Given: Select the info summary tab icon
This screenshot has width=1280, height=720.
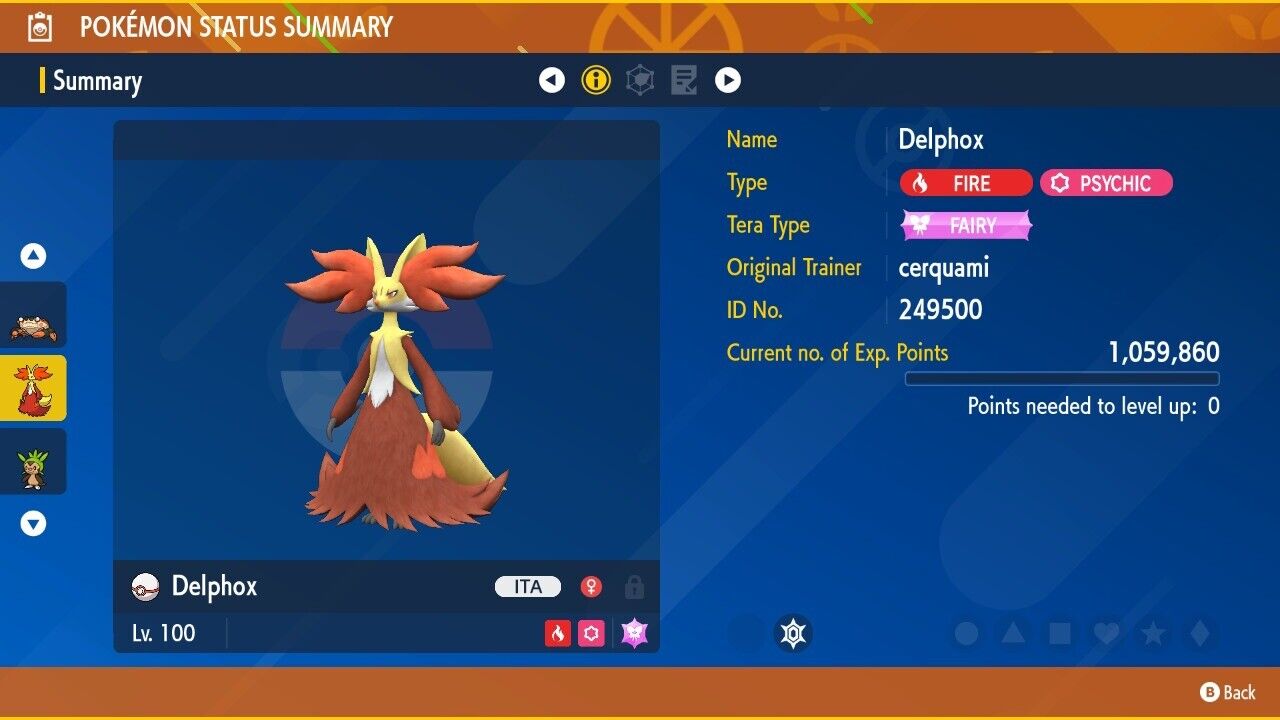Looking at the screenshot, I should click(596, 80).
